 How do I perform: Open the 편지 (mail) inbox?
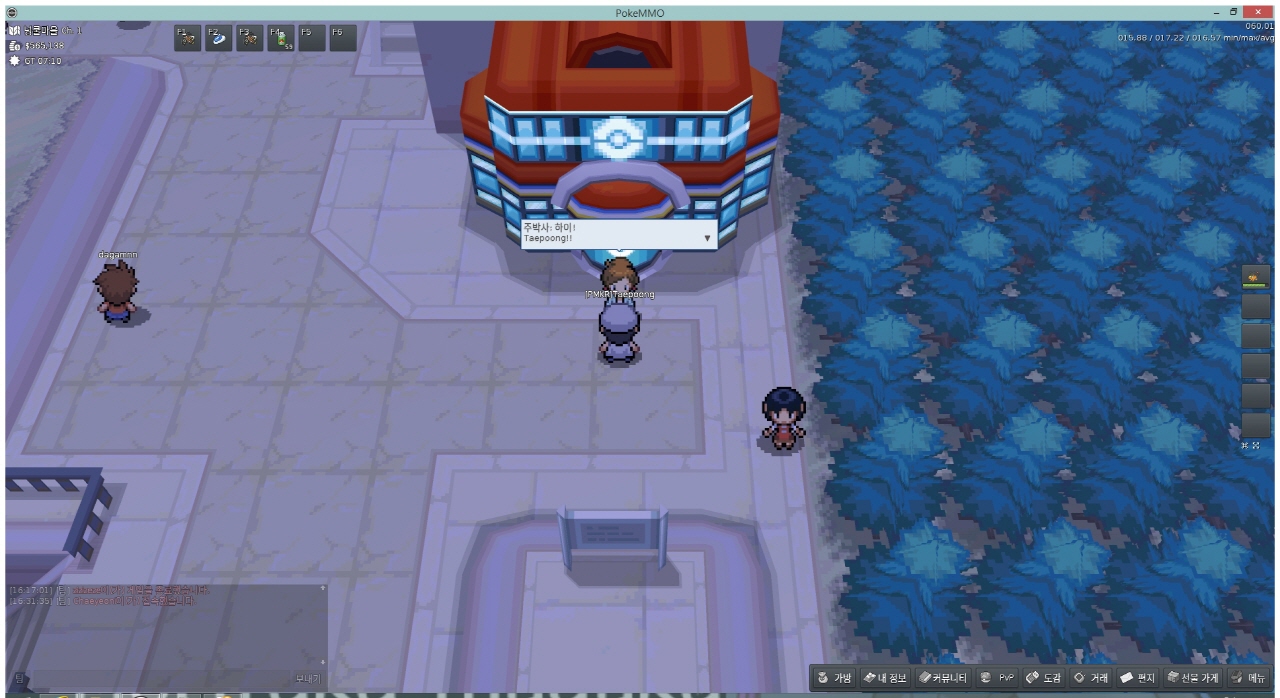(x=1138, y=678)
